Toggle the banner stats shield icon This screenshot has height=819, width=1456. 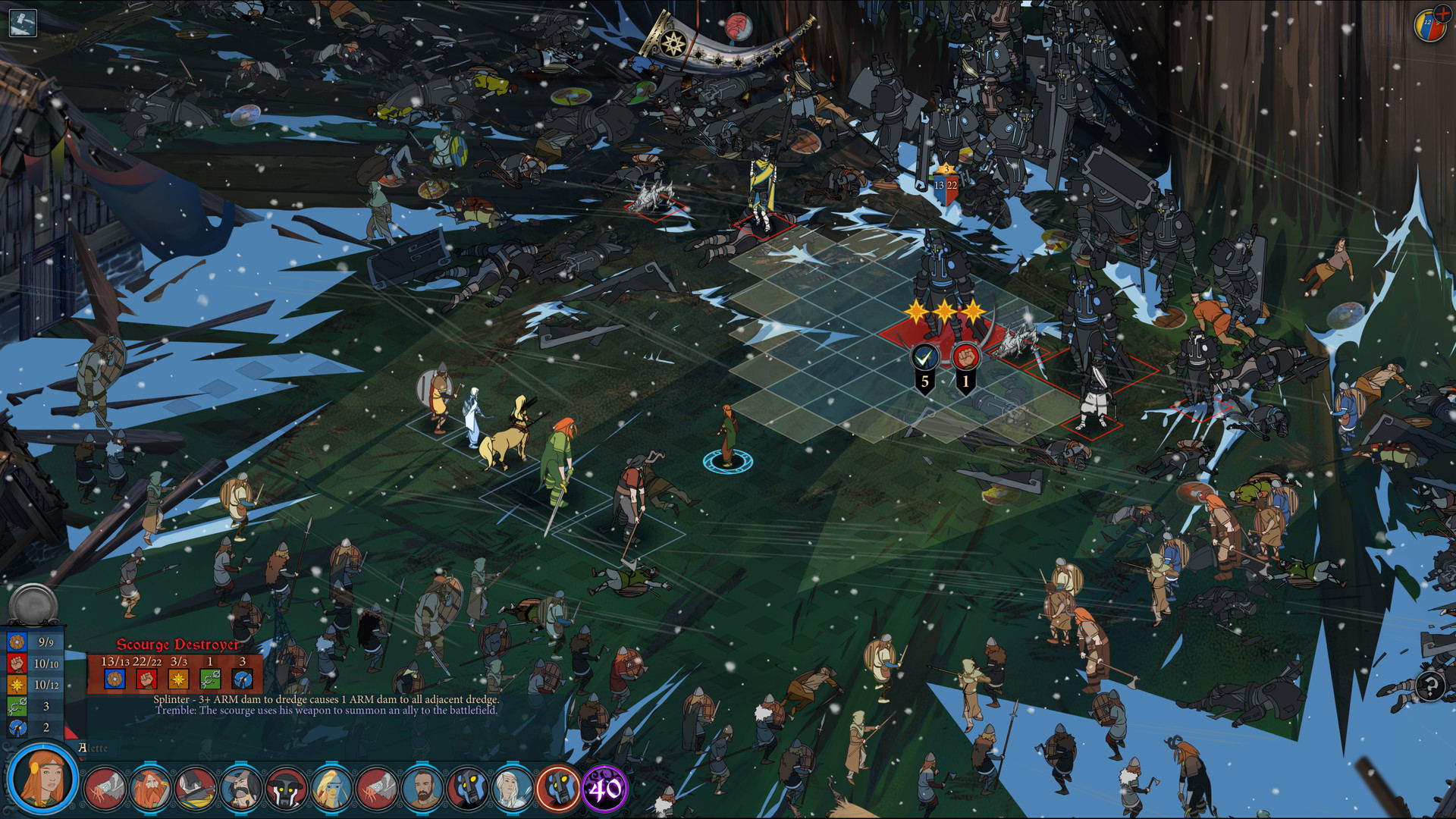(1430, 24)
